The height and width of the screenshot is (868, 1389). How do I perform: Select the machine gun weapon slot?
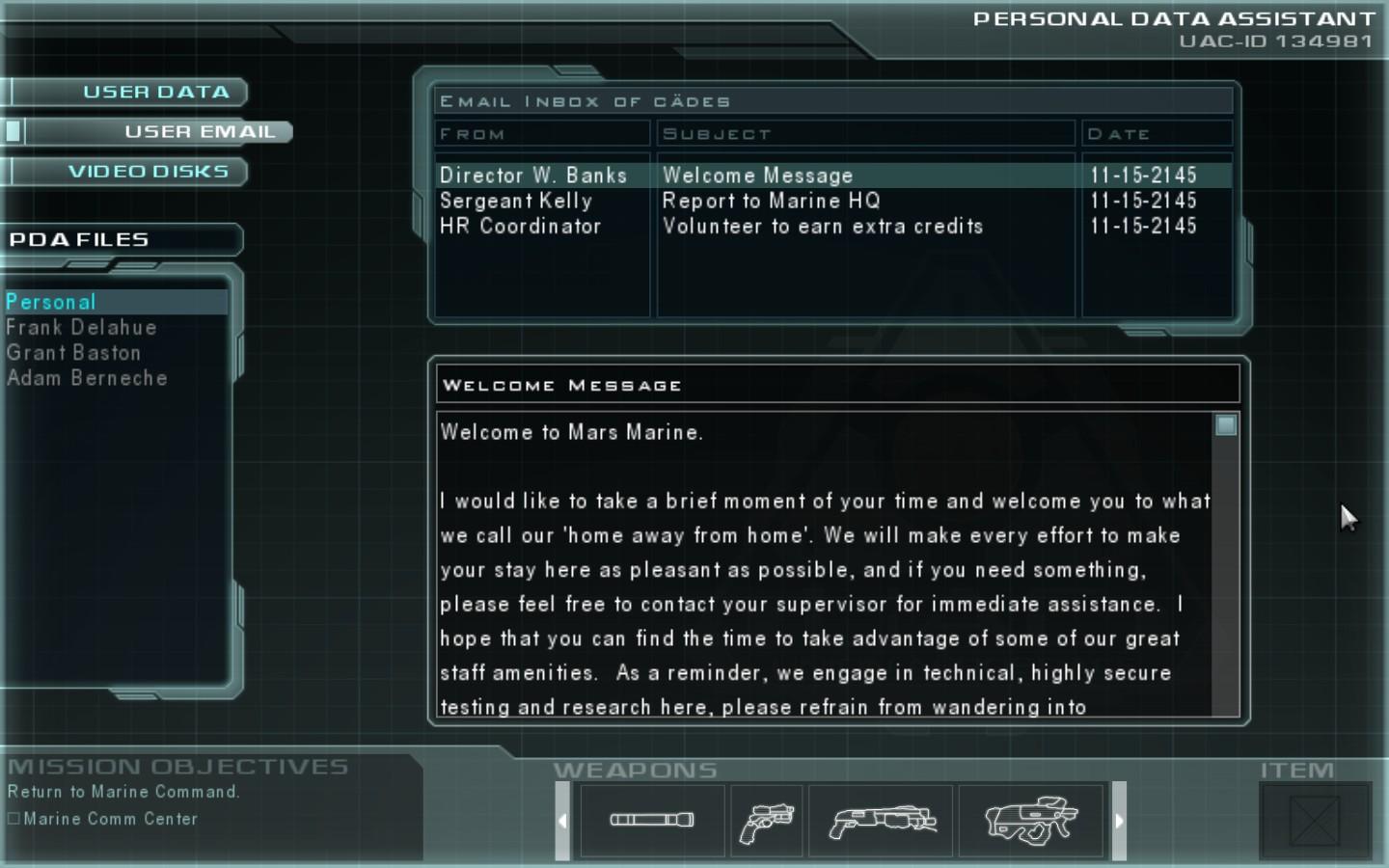click(1030, 822)
